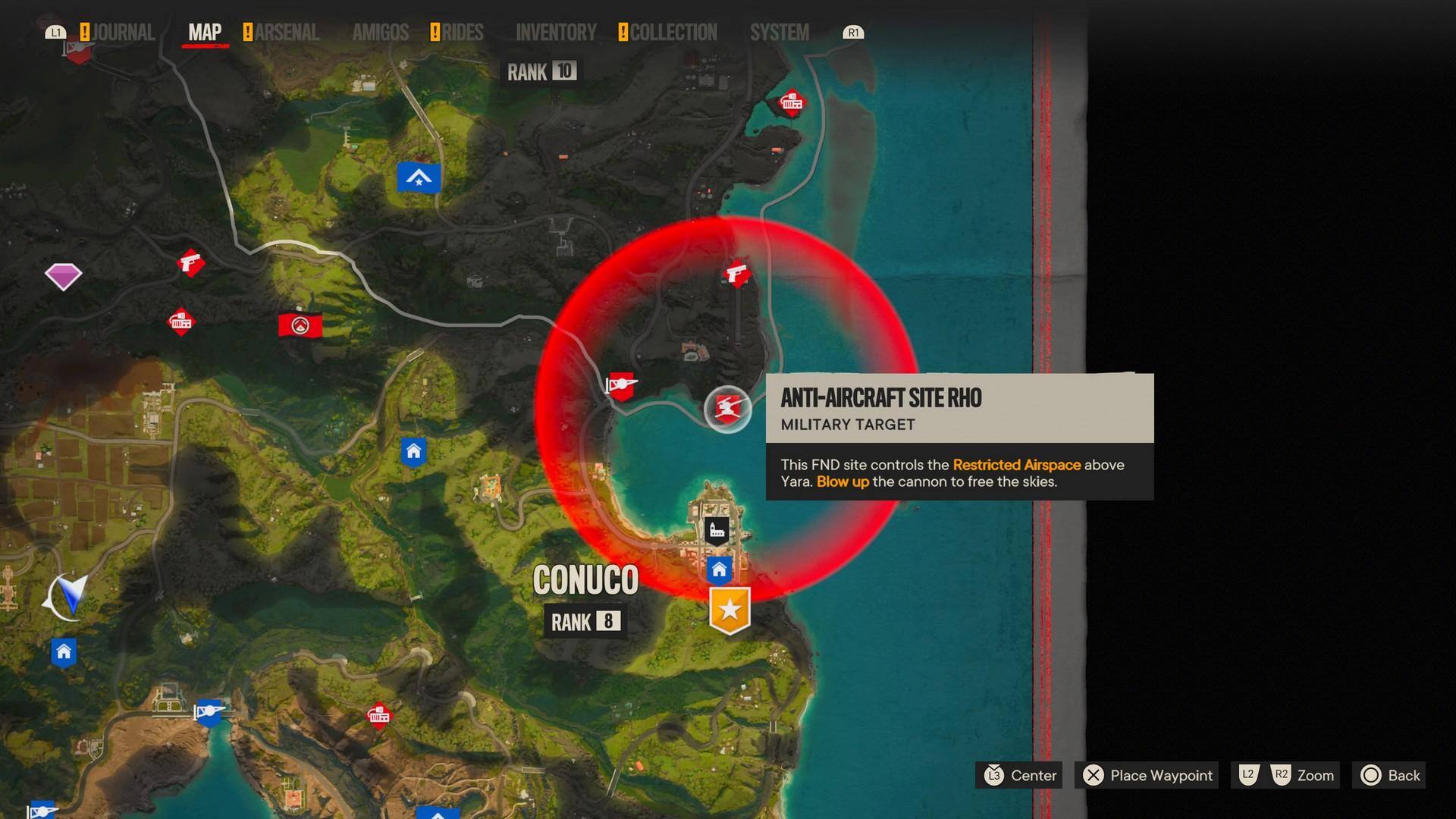Screen dimensions: 1456x819
Task: Select the purple diamond map marker
Action: click(x=63, y=276)
